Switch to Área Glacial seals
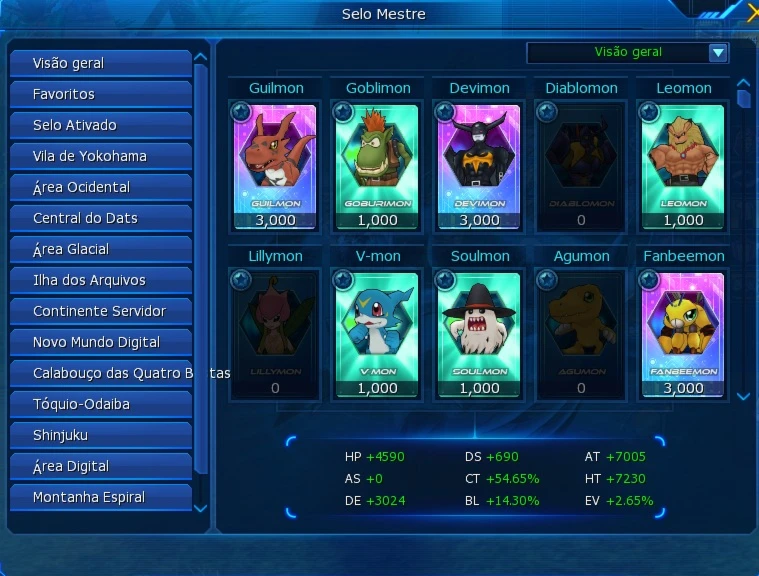759x576 pixels. point(100,249)
